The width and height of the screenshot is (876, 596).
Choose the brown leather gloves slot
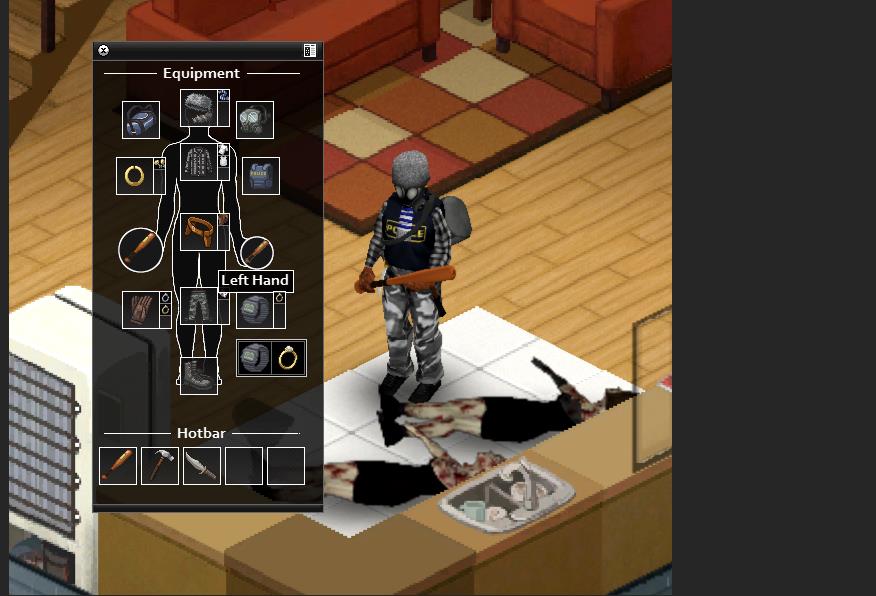[x=140, y=309]
